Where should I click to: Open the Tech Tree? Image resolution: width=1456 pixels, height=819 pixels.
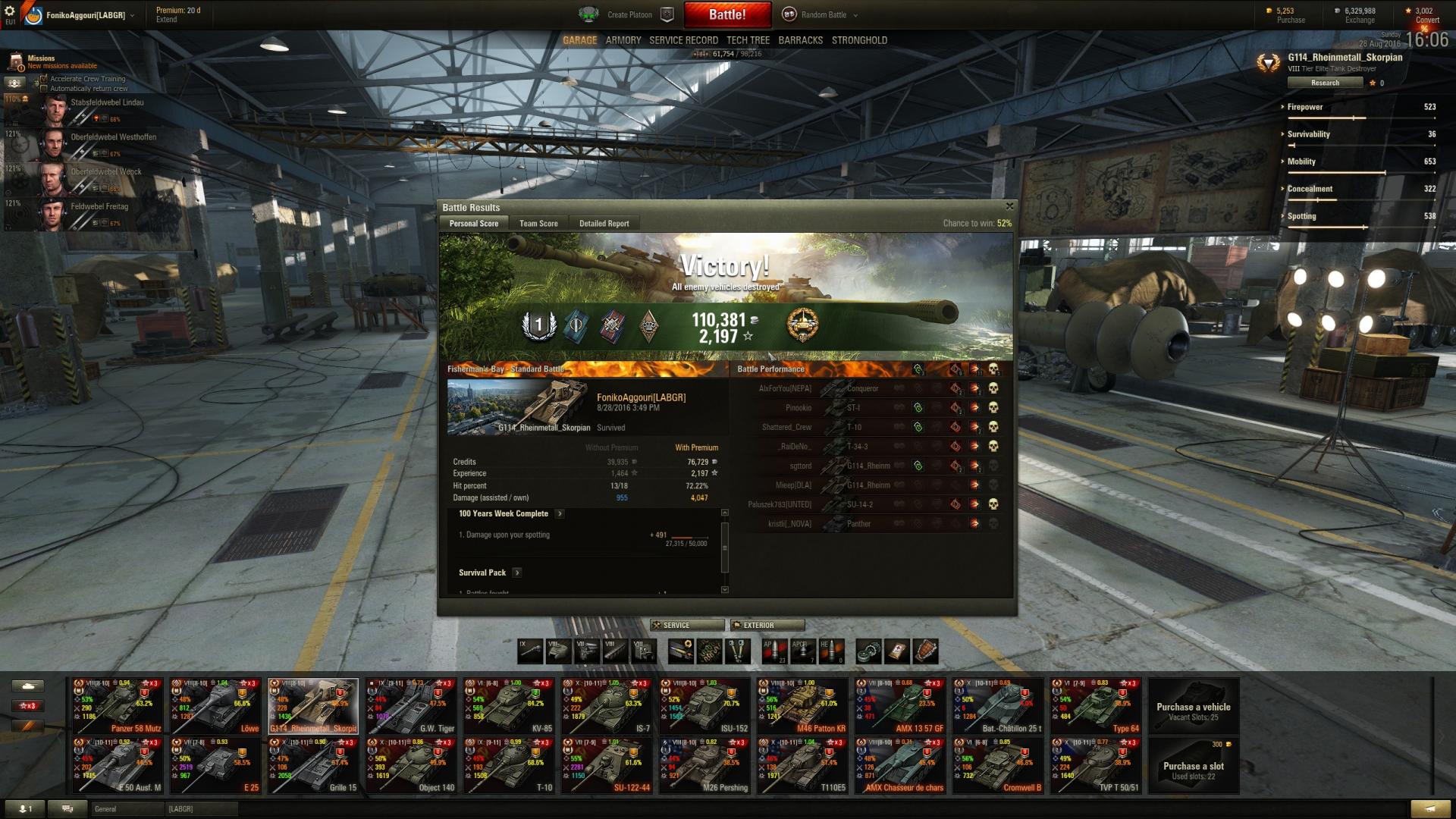tap(748, 40)
